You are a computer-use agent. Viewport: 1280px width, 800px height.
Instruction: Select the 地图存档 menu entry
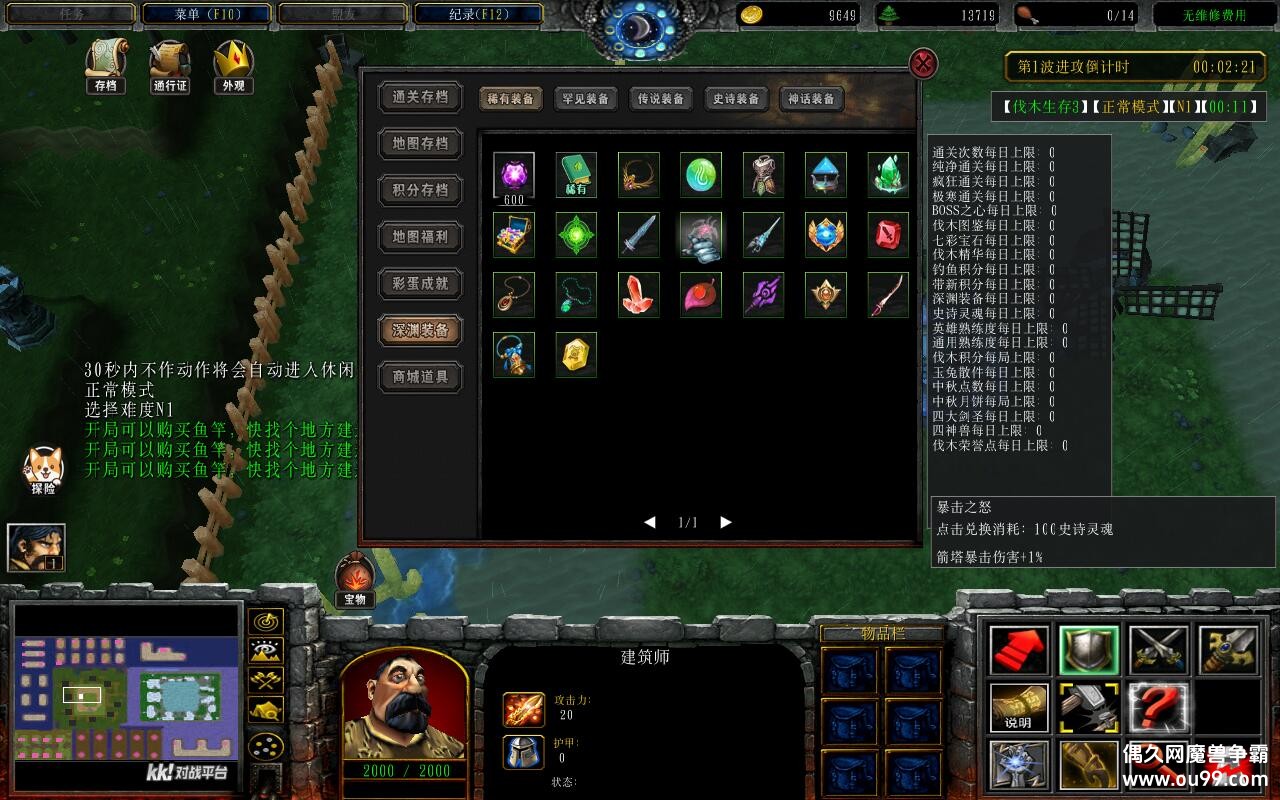tap(420, 144)
